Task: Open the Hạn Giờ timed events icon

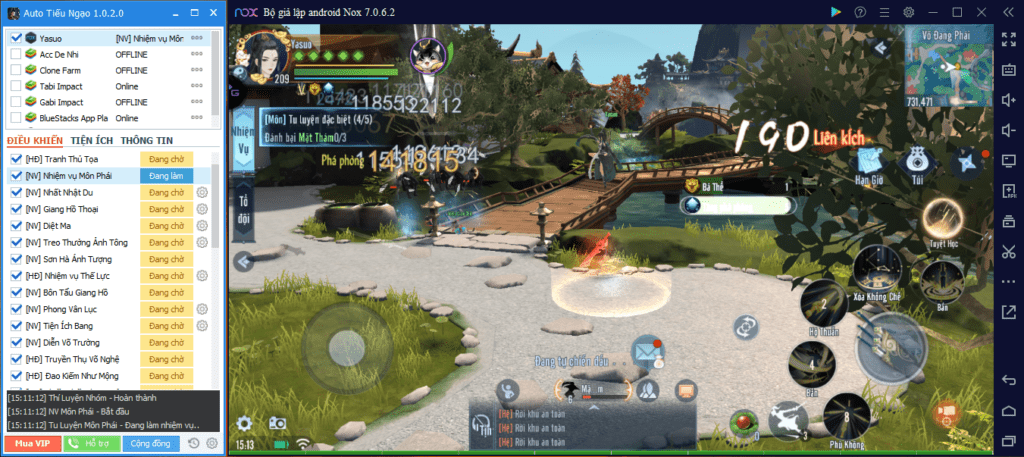Action: pyautogui.click(x=867, y=162)
